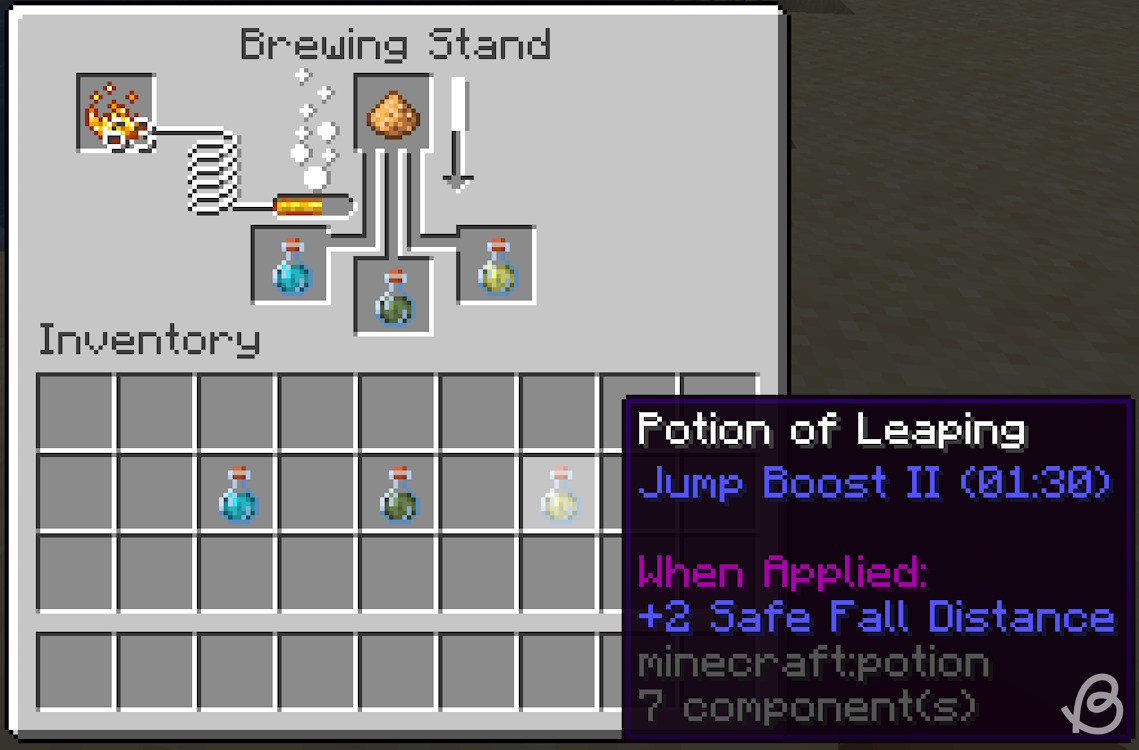Take the yellow potion from the brewing stand
1139x750 pixels.
496,265
